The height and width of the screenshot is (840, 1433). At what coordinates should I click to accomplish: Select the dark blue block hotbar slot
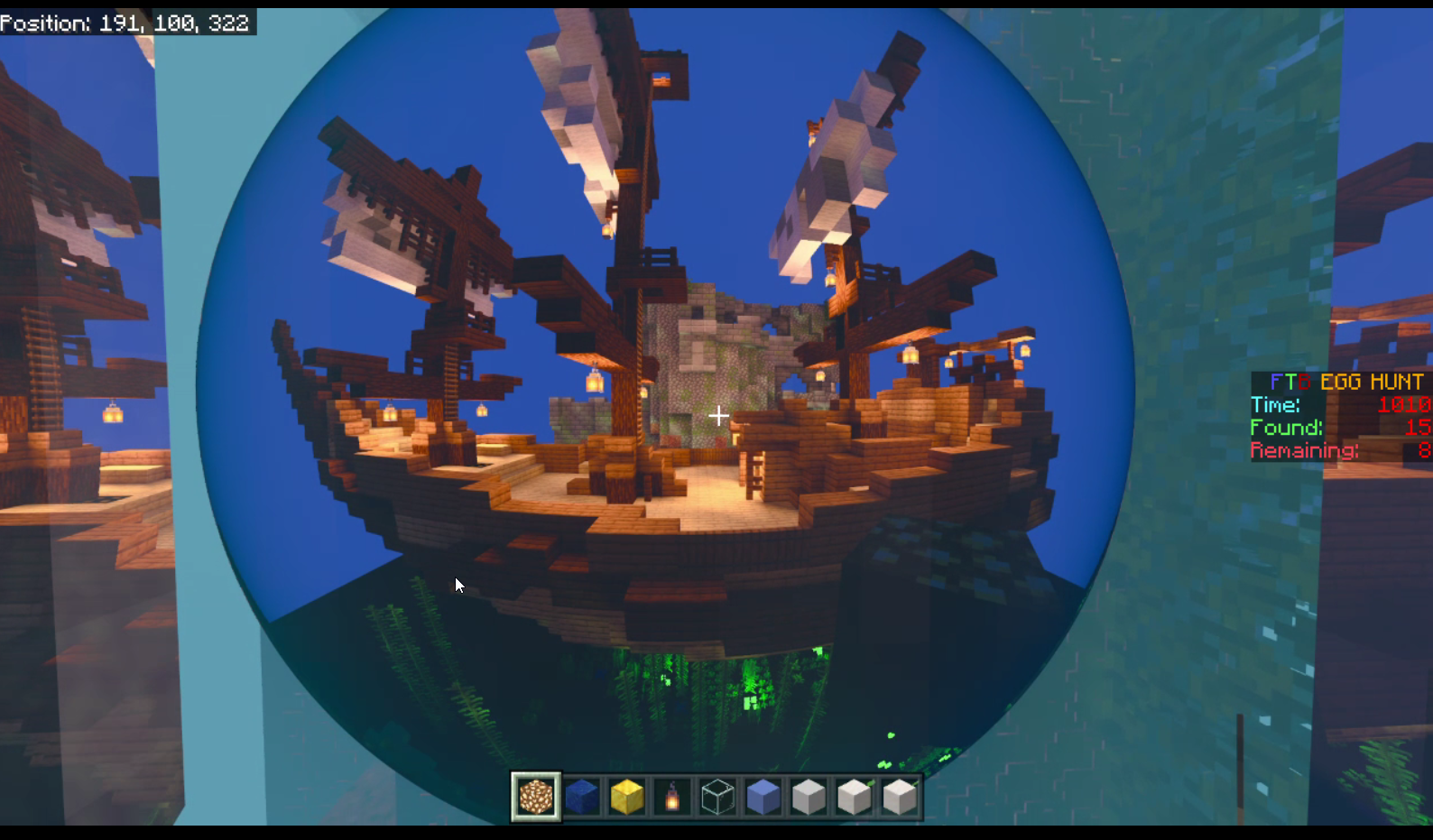pos(582,797)
